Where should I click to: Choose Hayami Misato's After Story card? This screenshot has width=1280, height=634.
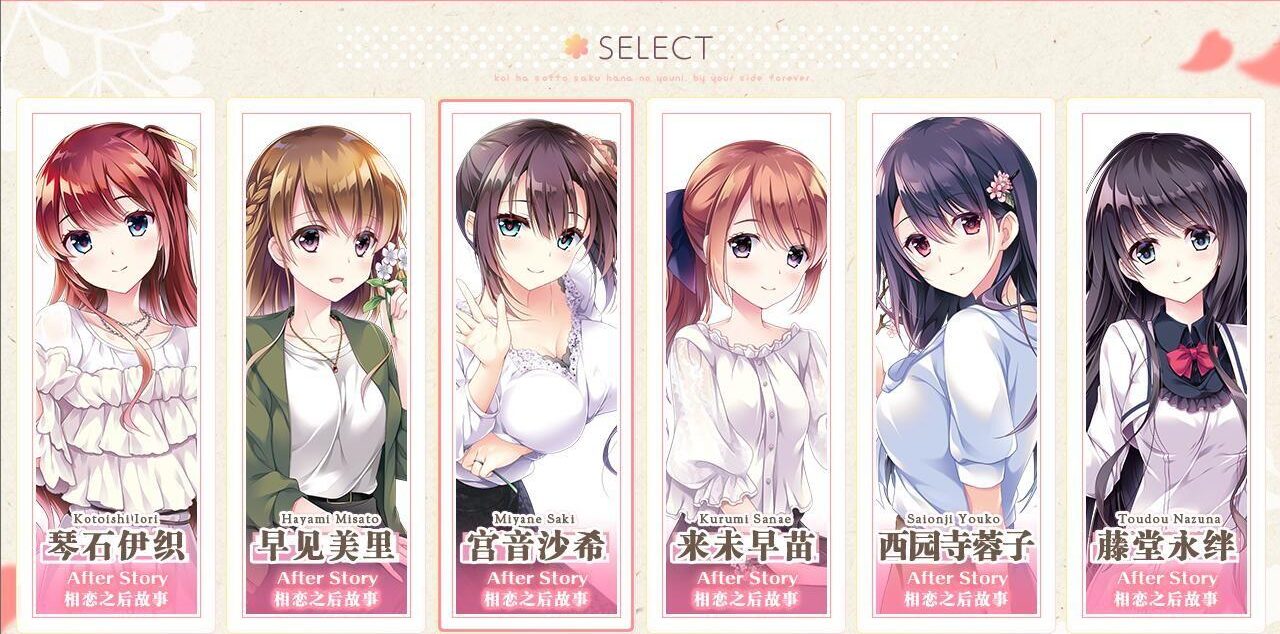[326, 365]
